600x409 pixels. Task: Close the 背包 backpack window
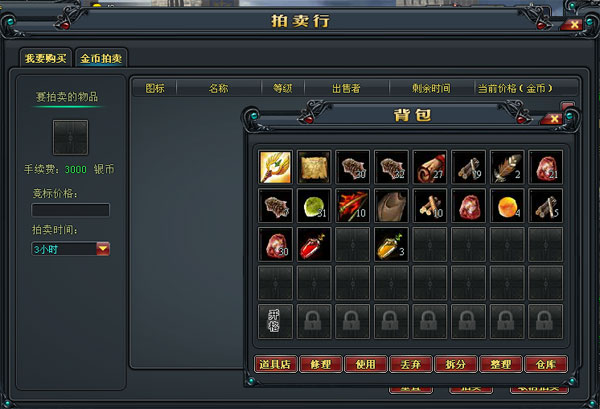point(550,117)
